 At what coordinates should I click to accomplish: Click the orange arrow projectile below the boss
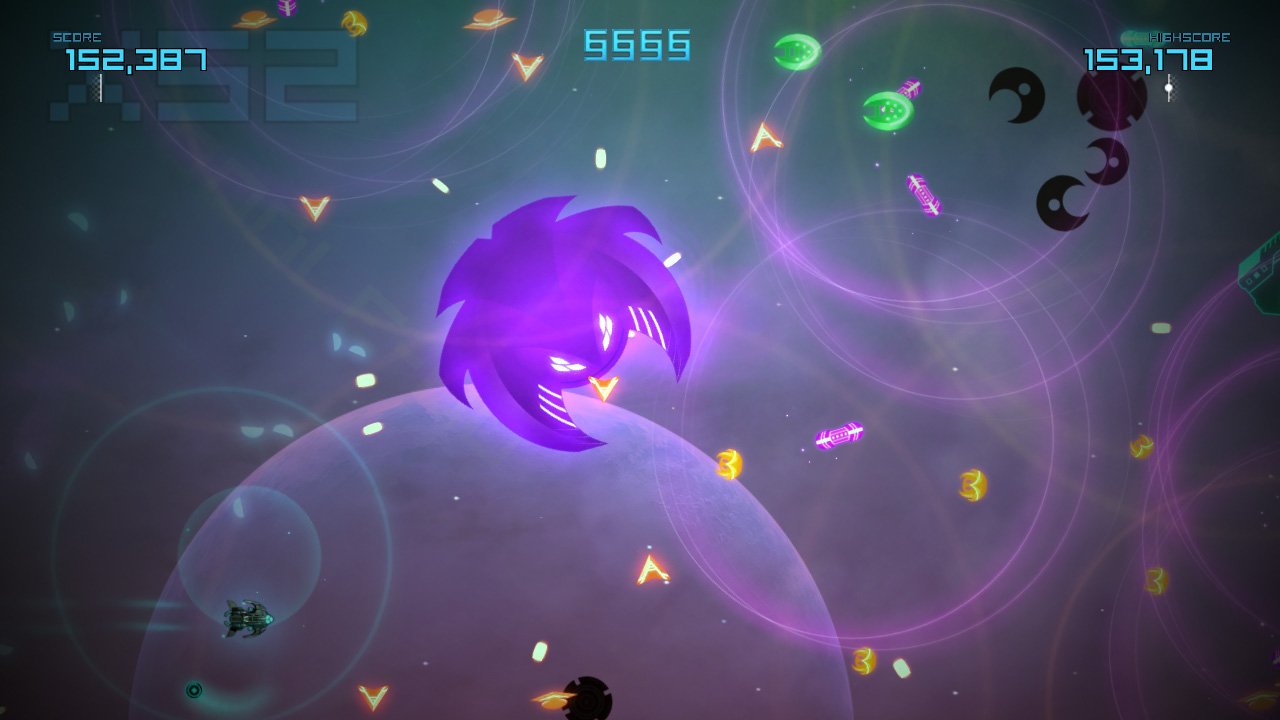605,390
